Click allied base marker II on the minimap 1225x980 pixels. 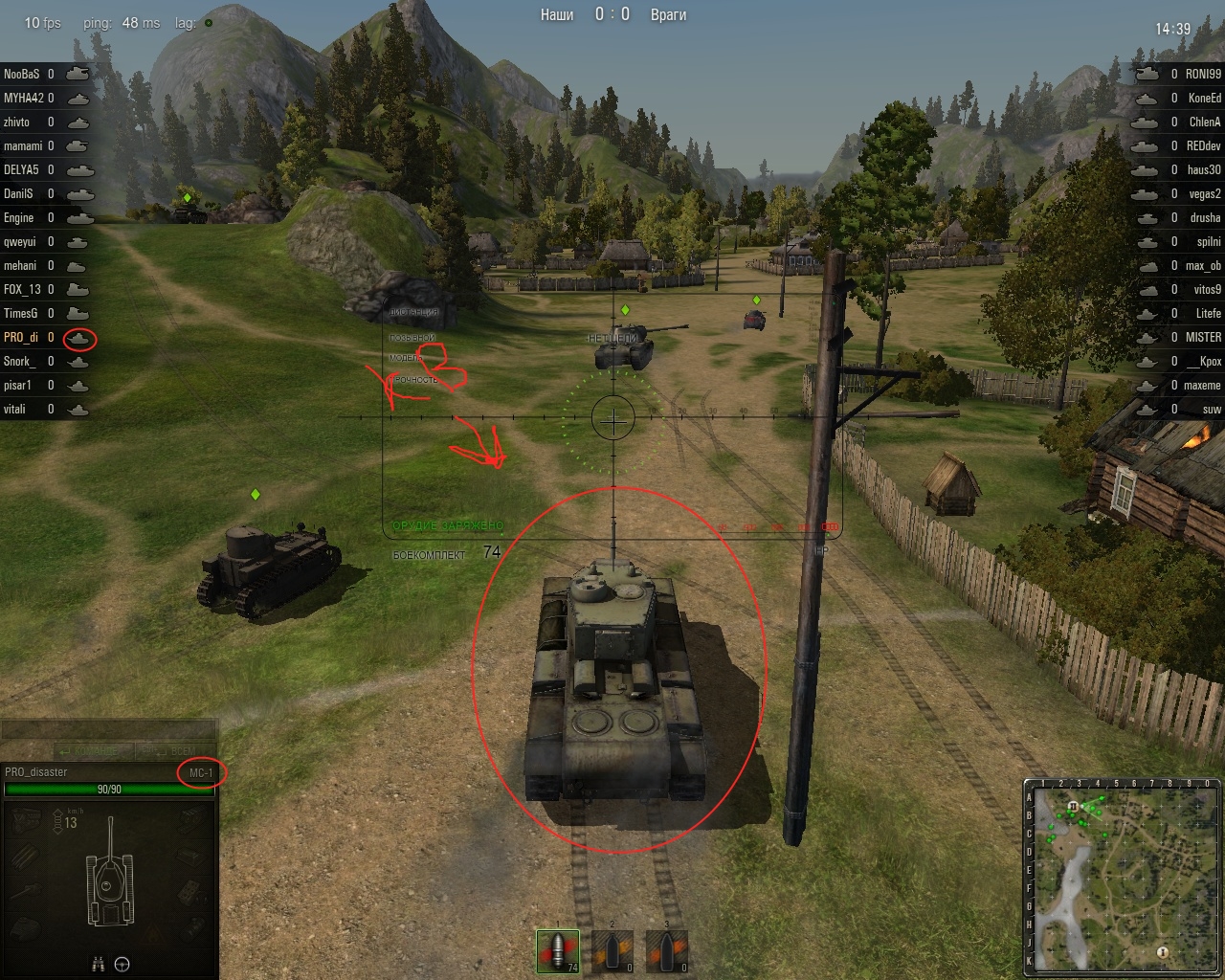pyautogui.click(x=1074, y=807)
